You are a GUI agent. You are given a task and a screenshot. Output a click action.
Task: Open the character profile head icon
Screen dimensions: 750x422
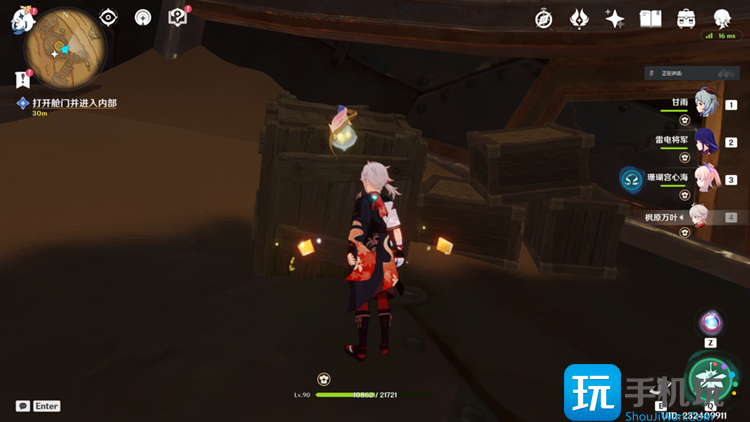(722, 19)
